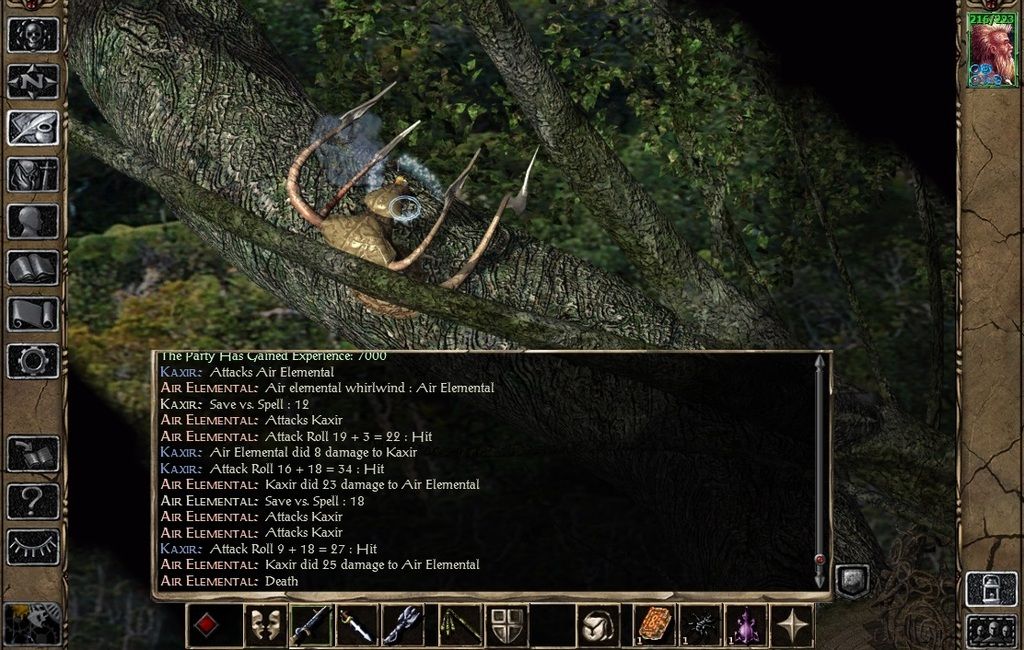Open the journal quill button
This screenshot has height=650, width=1024.
(33, 128)
